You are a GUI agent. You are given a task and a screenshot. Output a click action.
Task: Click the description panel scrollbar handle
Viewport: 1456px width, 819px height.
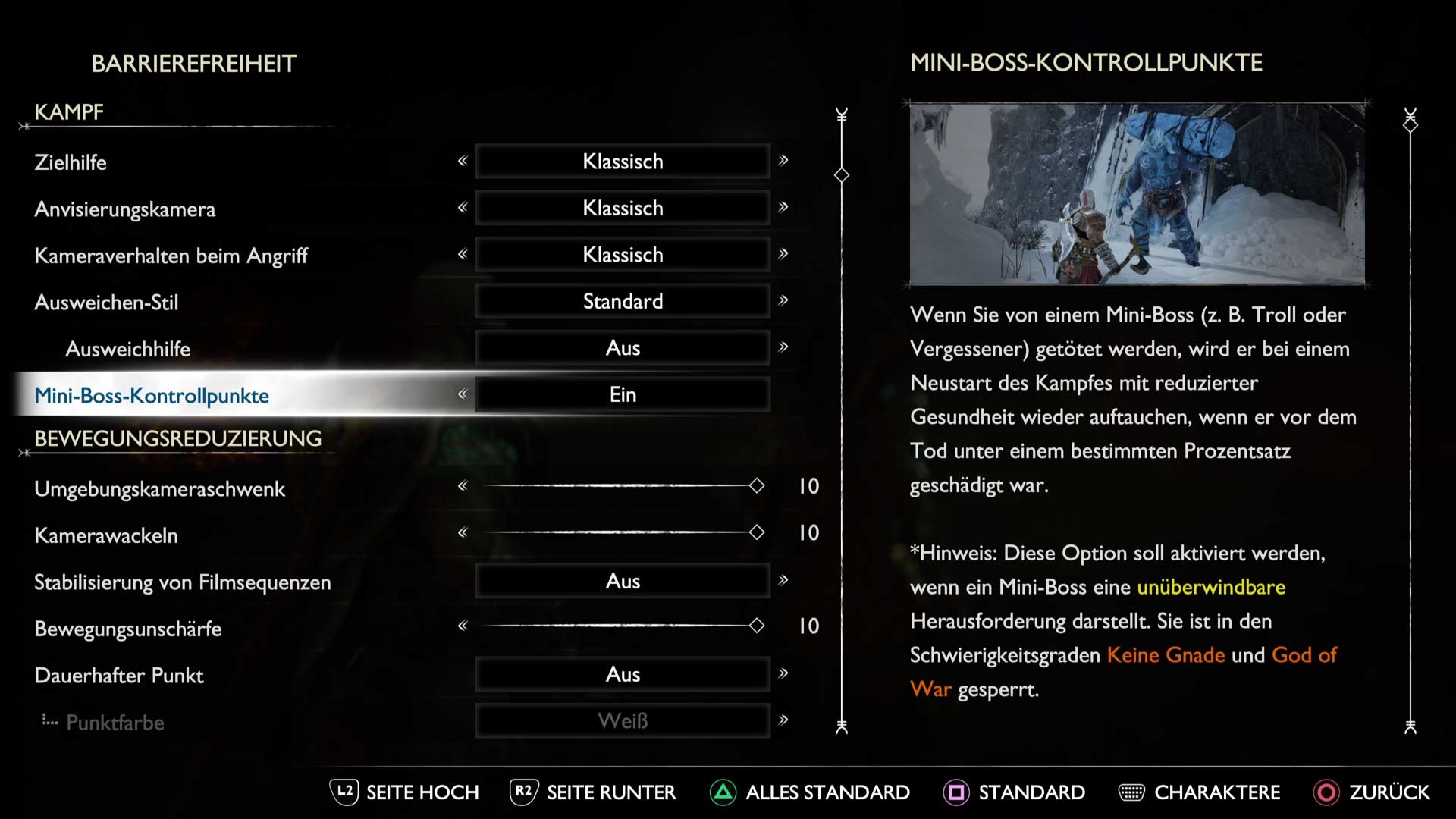(x=1410, y=126)
